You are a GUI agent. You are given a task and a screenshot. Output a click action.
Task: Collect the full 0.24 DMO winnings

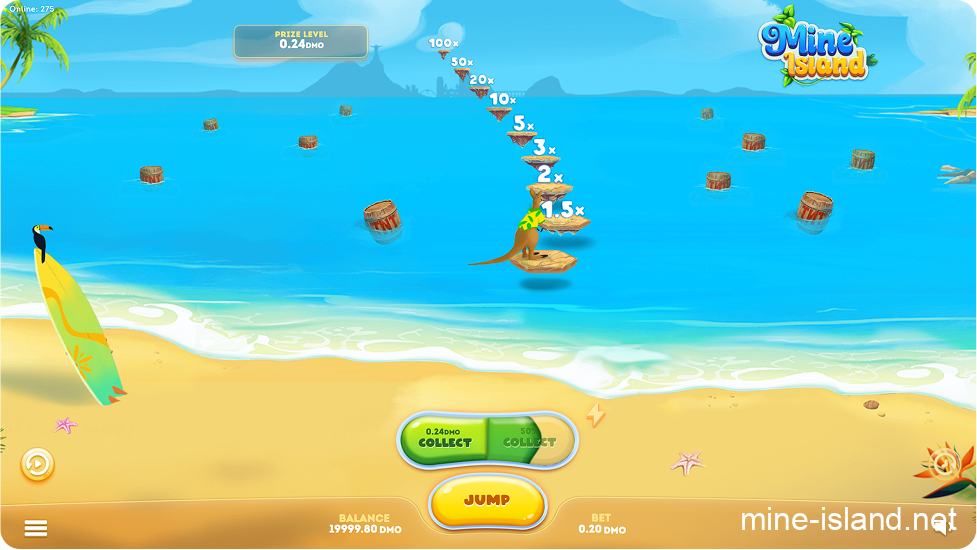[x=445, y=439]
